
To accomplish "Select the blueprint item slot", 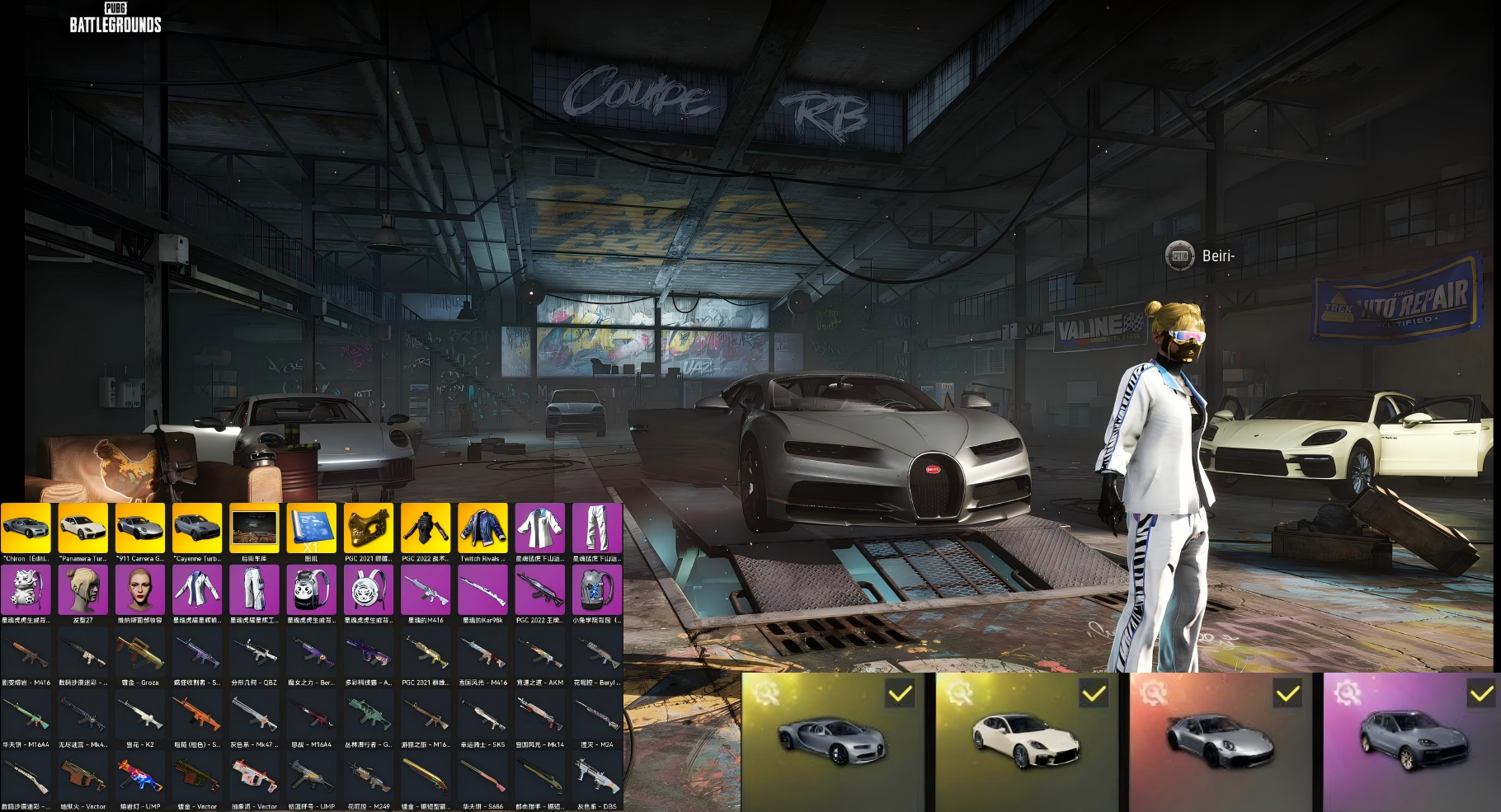I will [311, 528].
